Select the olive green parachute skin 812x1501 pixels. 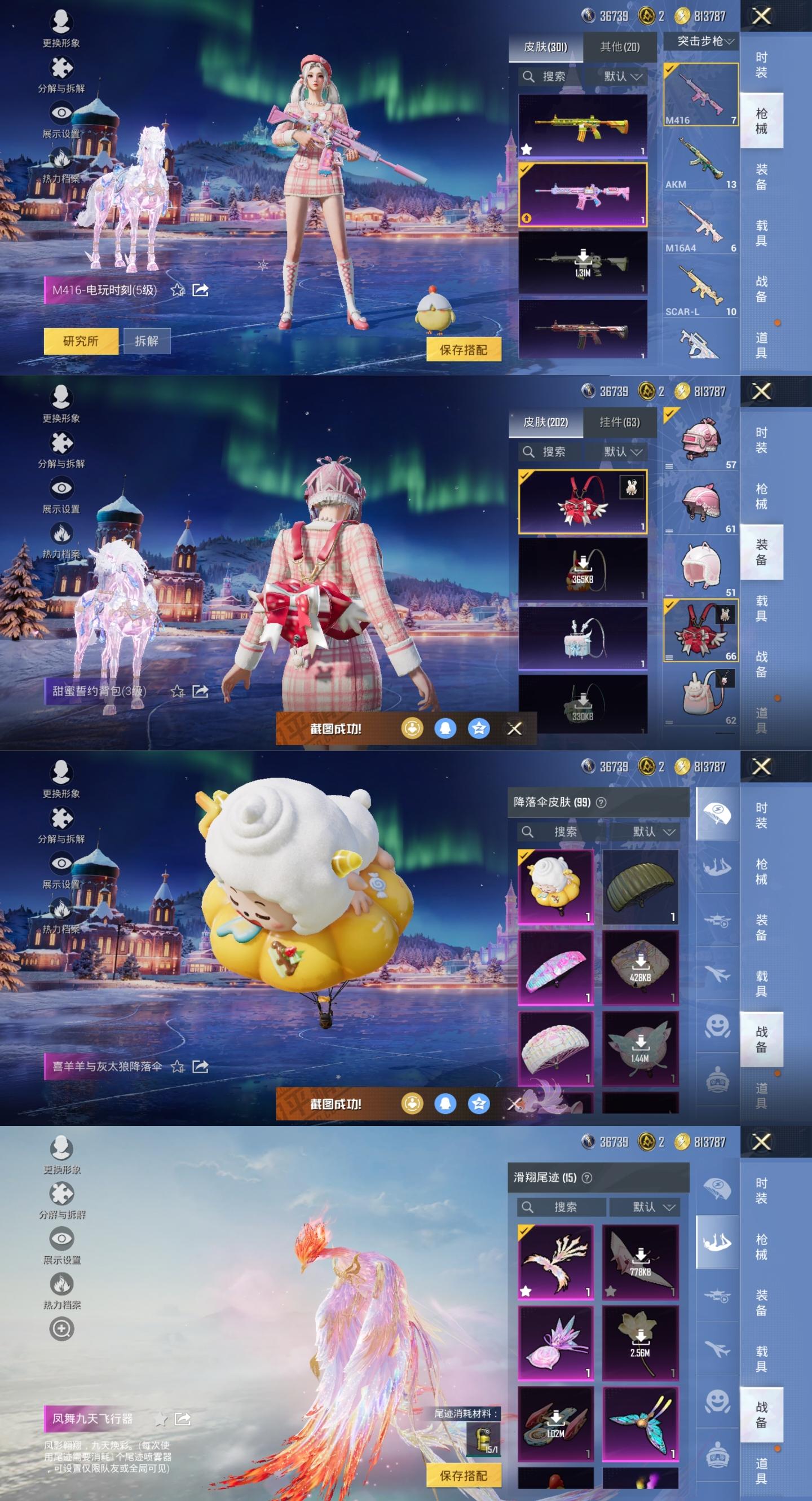point(639,886)
